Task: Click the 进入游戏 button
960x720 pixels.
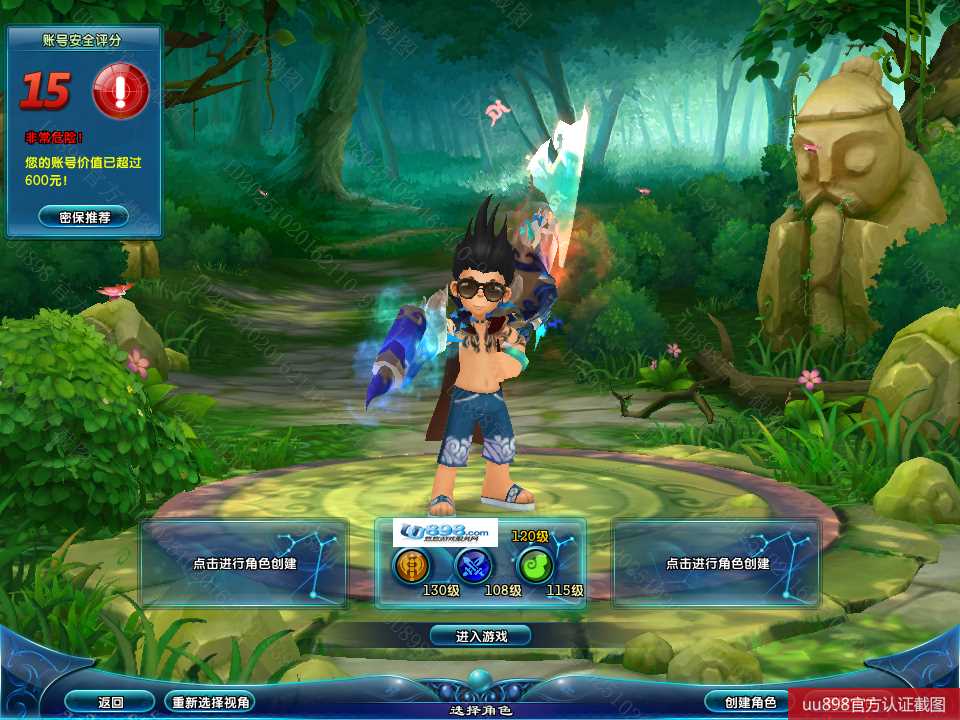Action: click(x=480, y=635)
